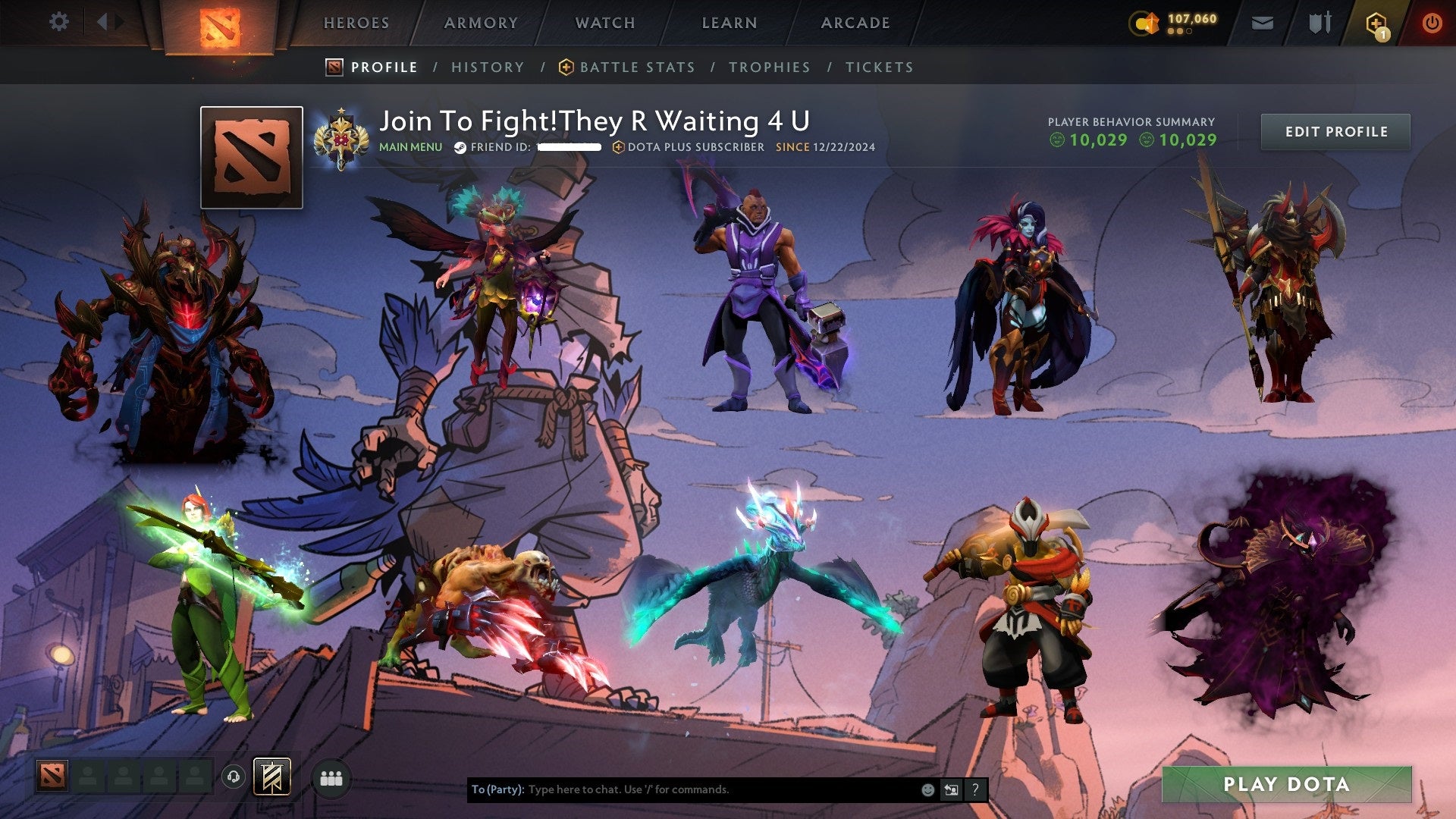Open the ARCADE menu
This screenshot has width=1456, height=819.
point(855,23)
